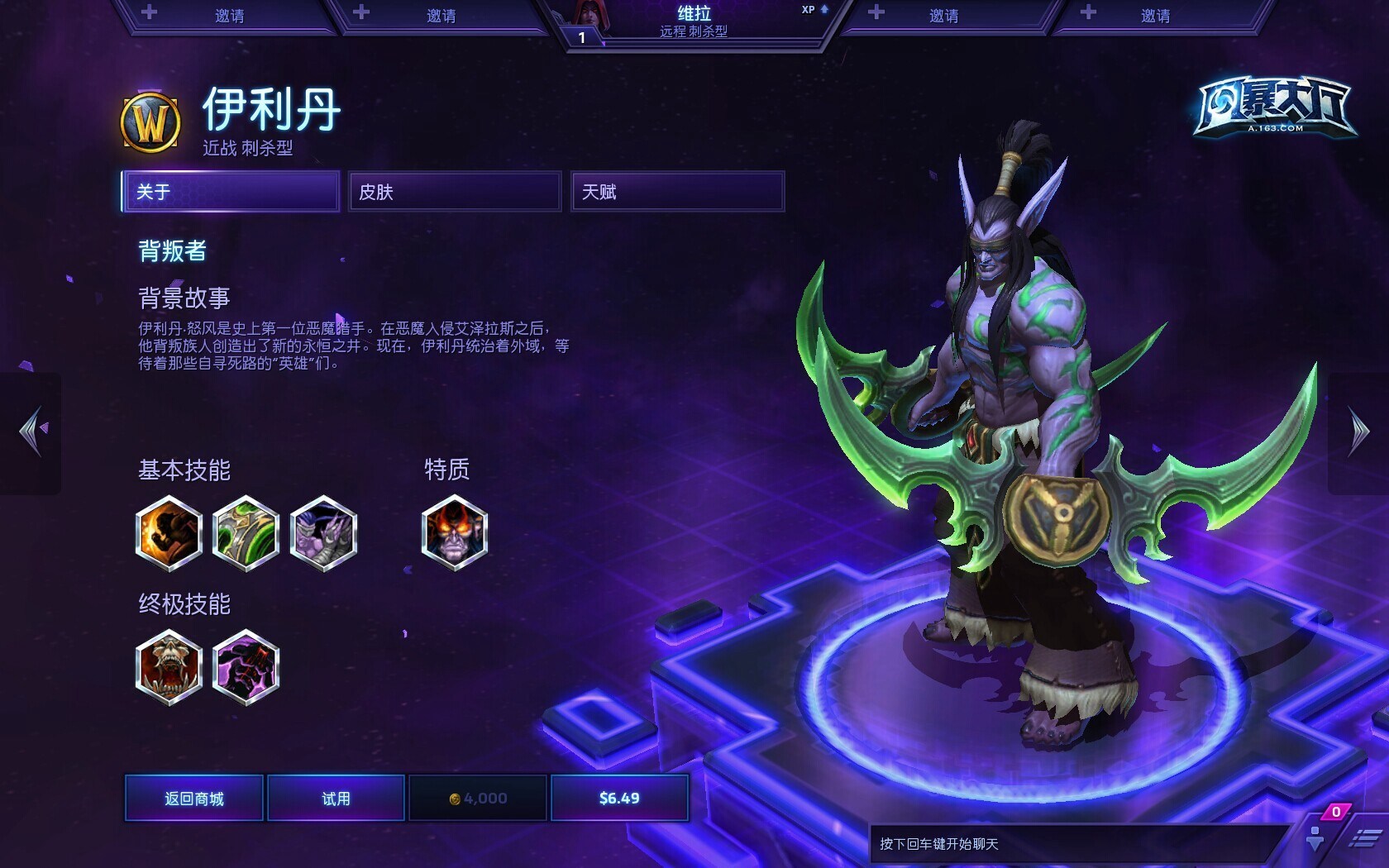Open the player portrait panel 维拉
This screenshot has width=1389, height=868.
(693, 22)
